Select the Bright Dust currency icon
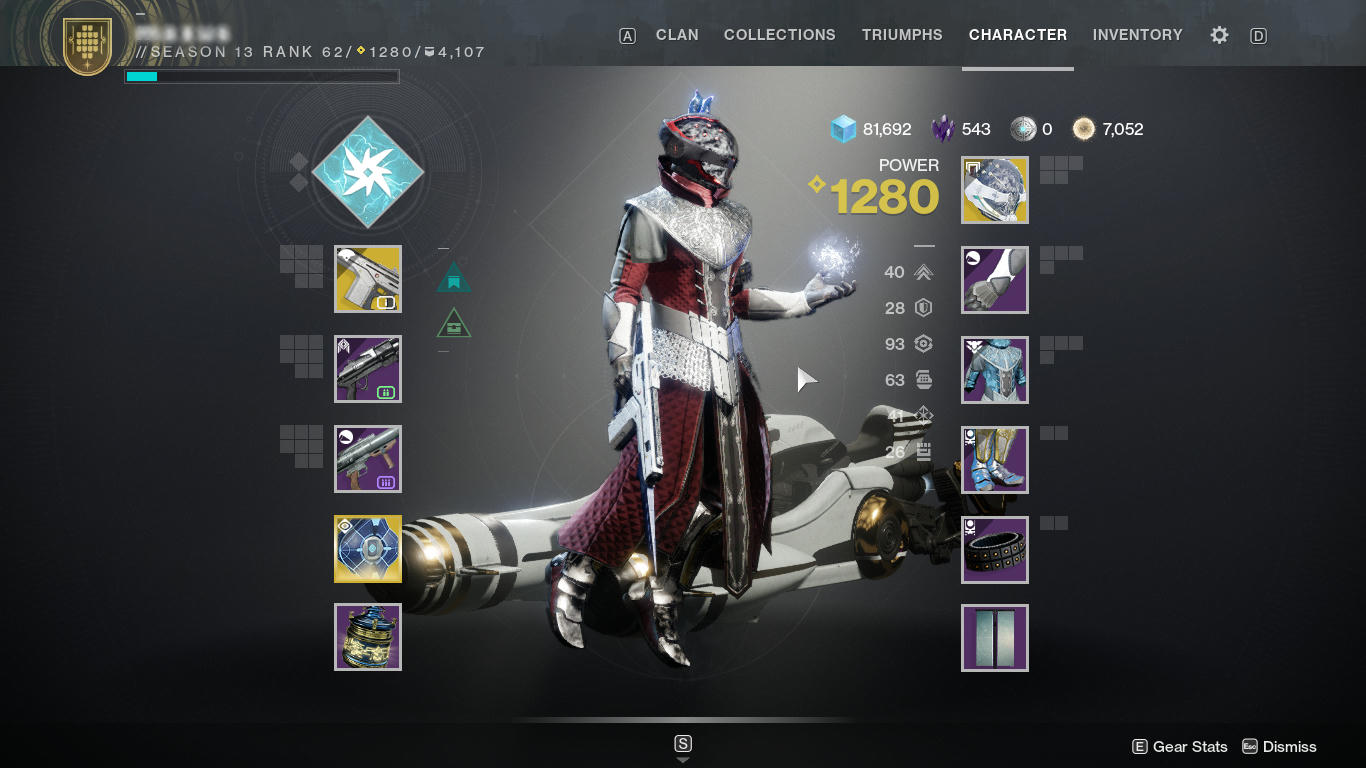Screen dimensions: 1366x768 point(1085,128)
